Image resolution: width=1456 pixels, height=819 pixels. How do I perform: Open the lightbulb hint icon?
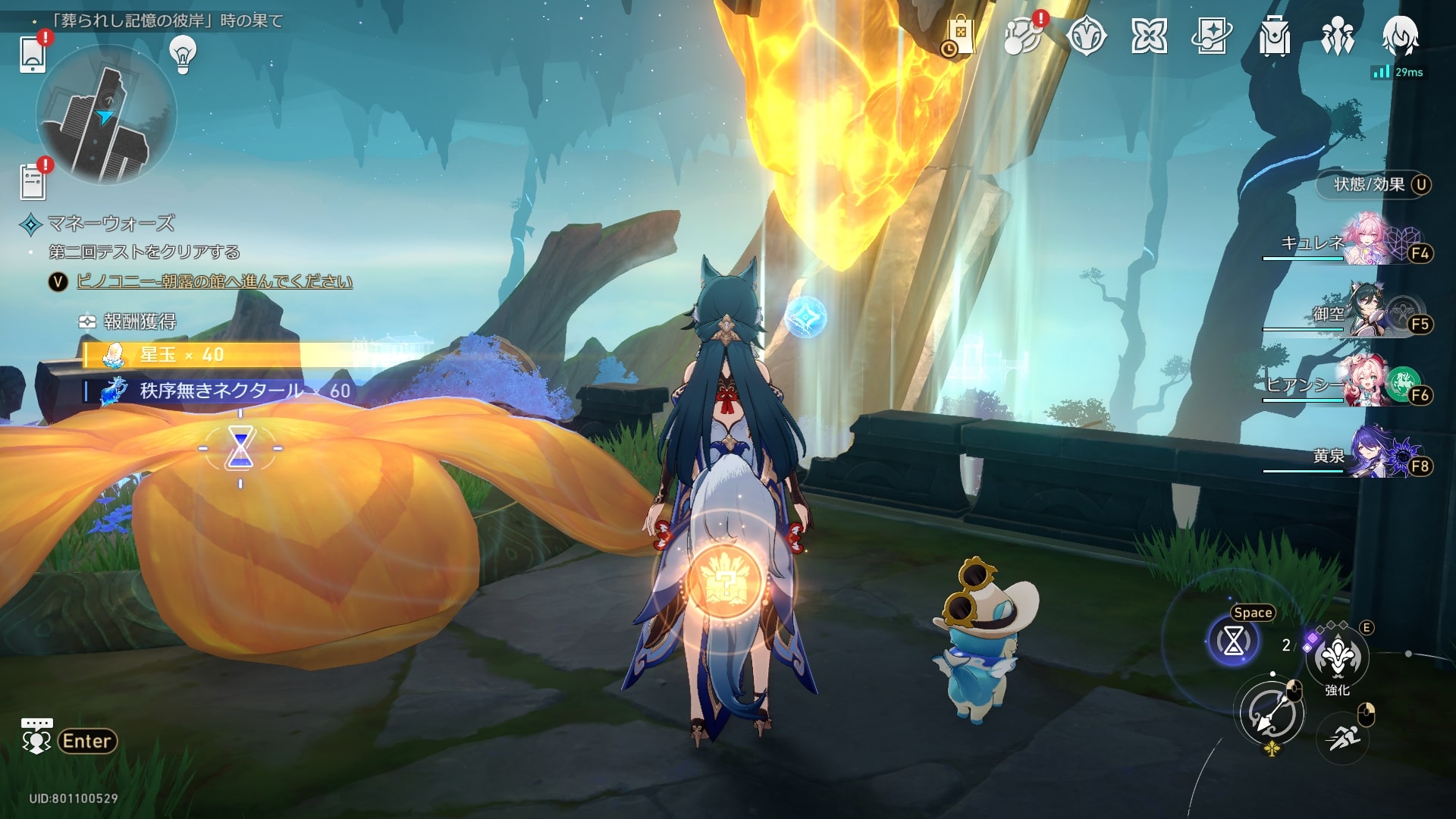click(x=183, y=54)
